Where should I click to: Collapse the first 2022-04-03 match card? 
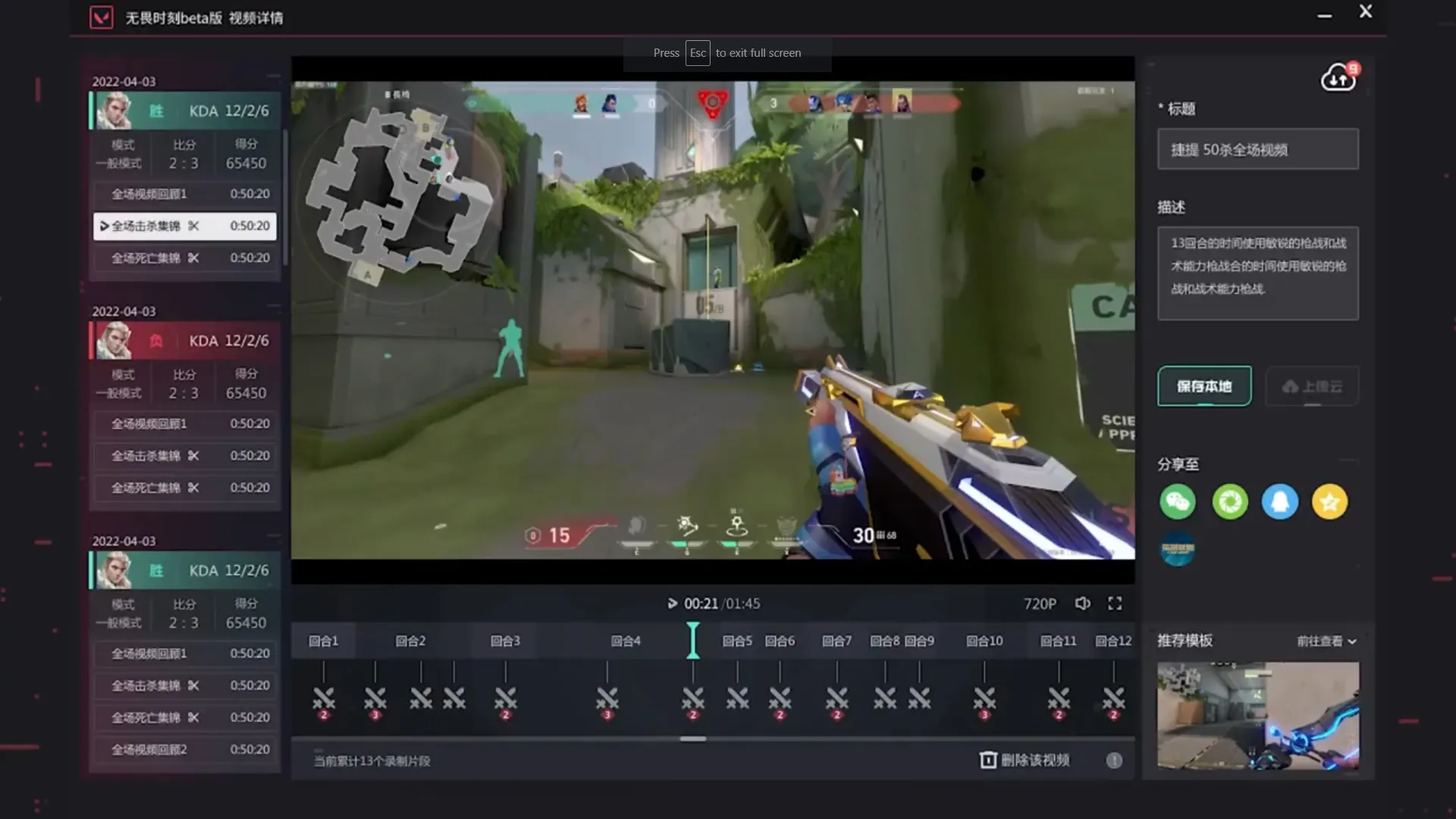tap(275, 76)
